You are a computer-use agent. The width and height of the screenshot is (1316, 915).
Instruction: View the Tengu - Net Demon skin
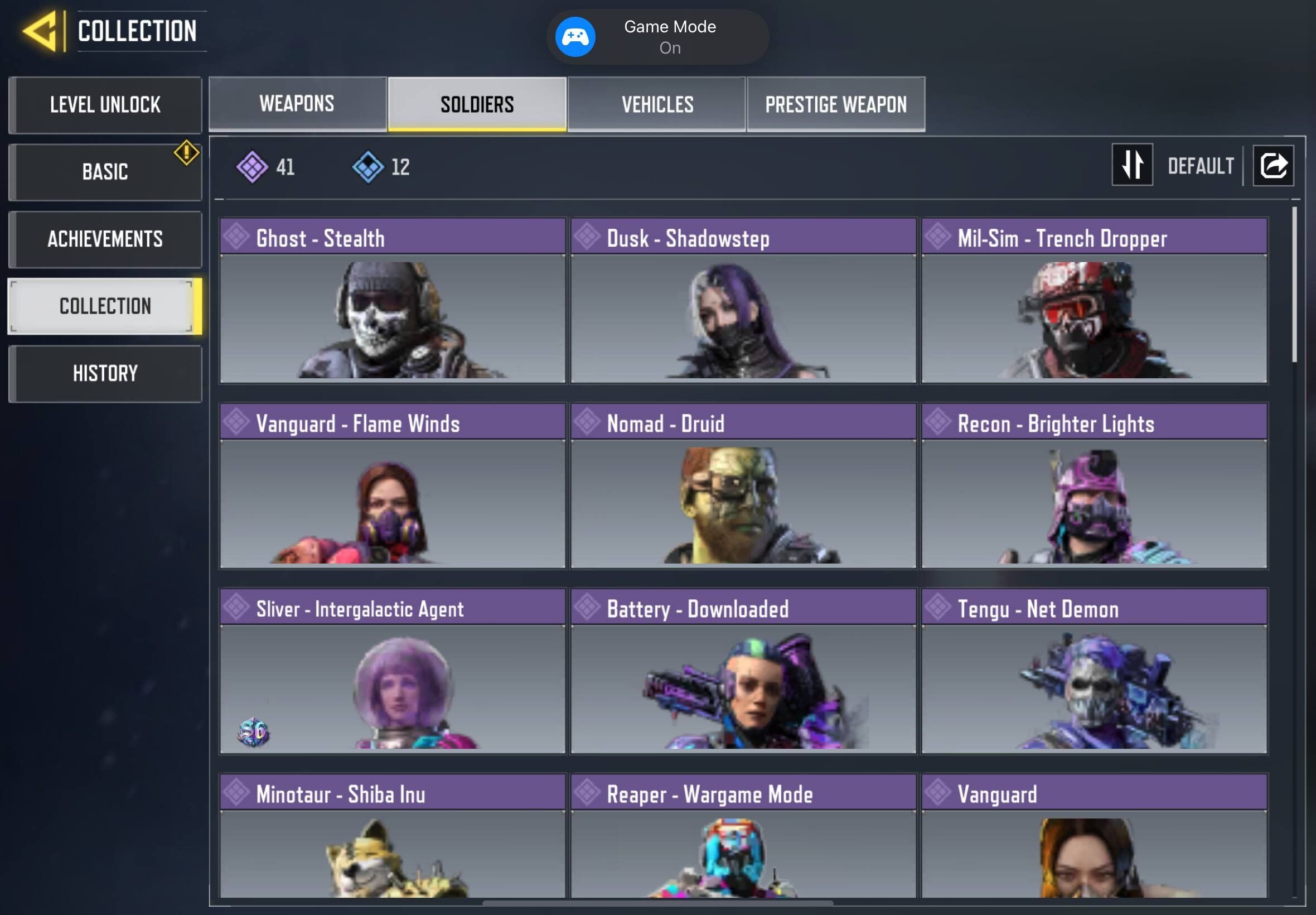[x=1094, y=671]
